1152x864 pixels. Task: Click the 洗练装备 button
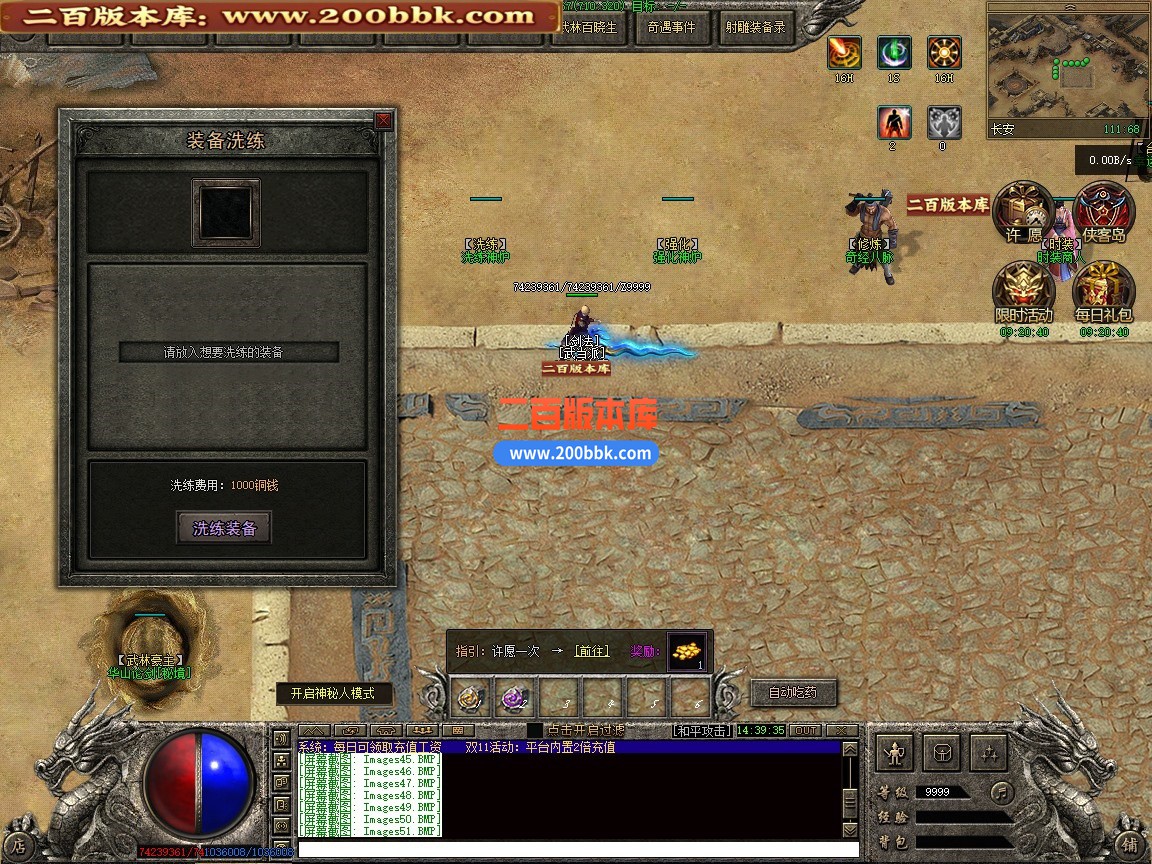coord(224,529)
